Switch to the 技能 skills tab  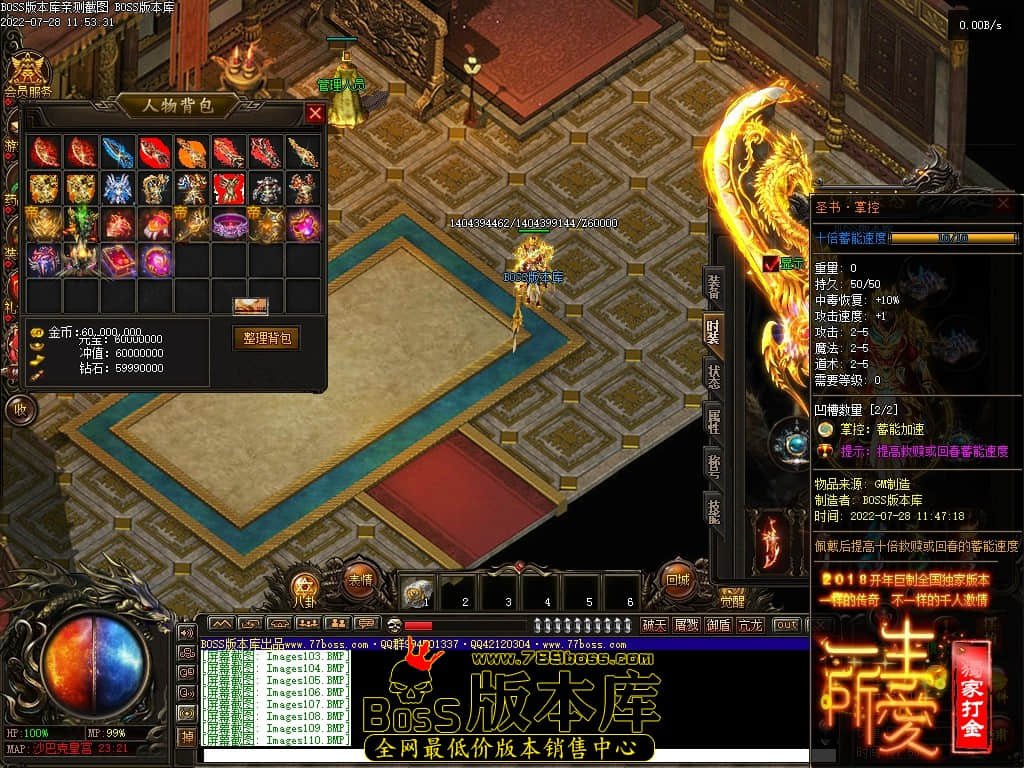(713, 509)
